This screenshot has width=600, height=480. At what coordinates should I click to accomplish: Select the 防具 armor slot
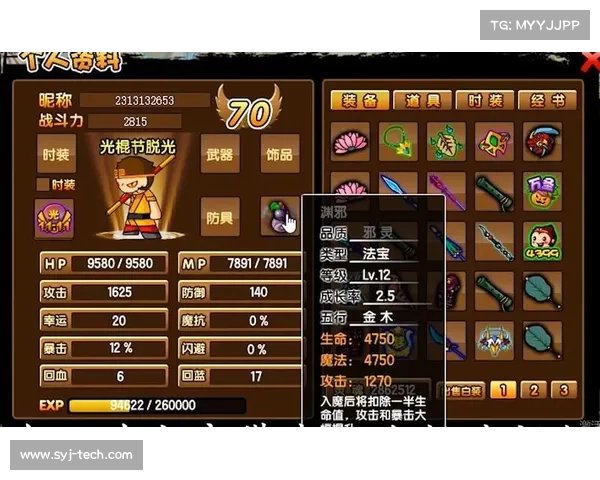219,217
